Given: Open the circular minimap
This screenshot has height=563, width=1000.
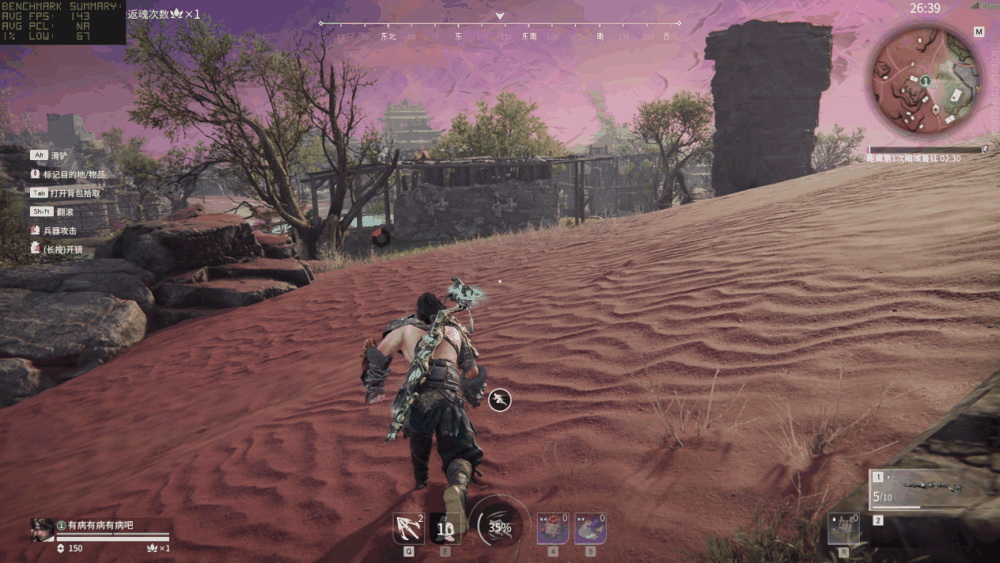Looking at the screenshot, I should 925,79.
